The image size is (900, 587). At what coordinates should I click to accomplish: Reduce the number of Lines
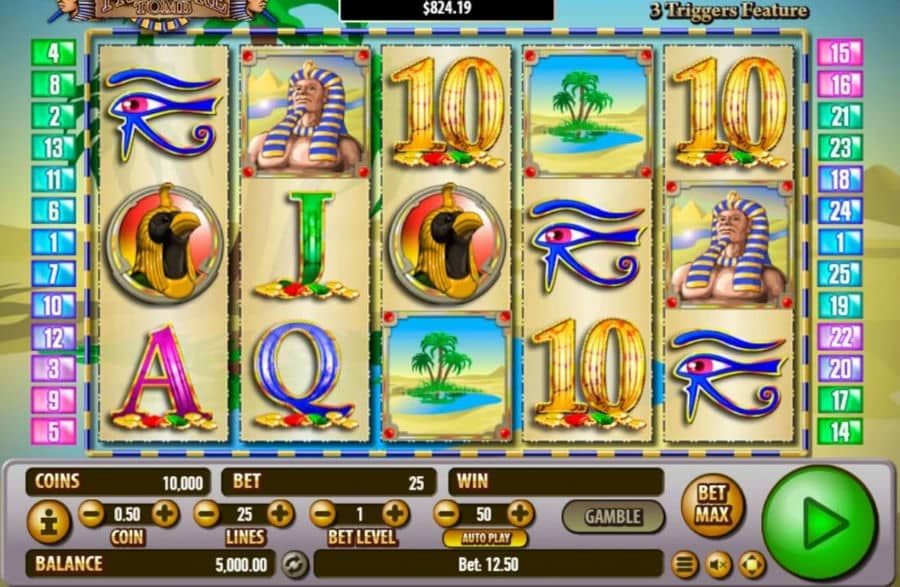[206, 515]
